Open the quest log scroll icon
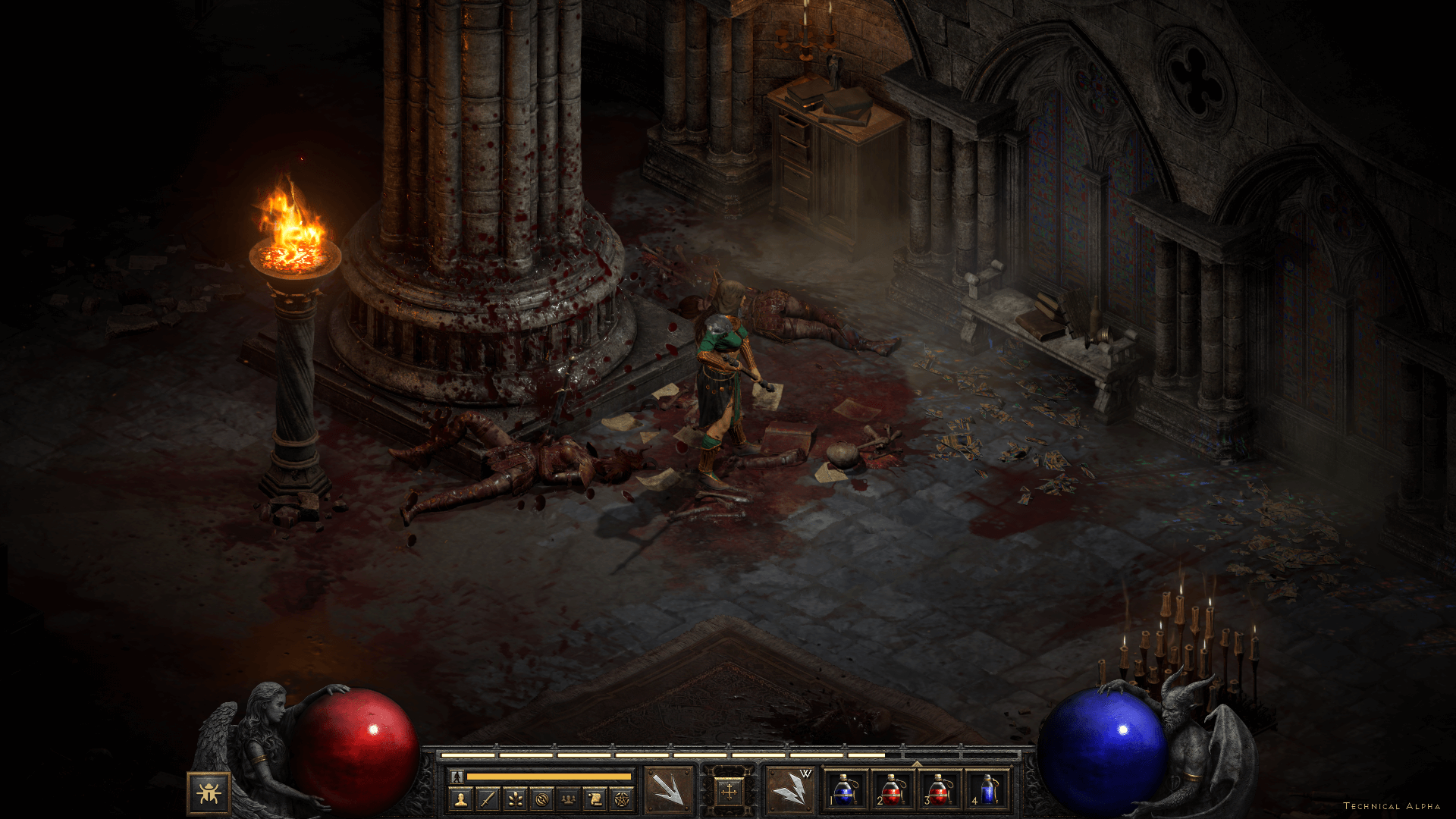This screenshot has width=1456, height=819. [596, 799]
